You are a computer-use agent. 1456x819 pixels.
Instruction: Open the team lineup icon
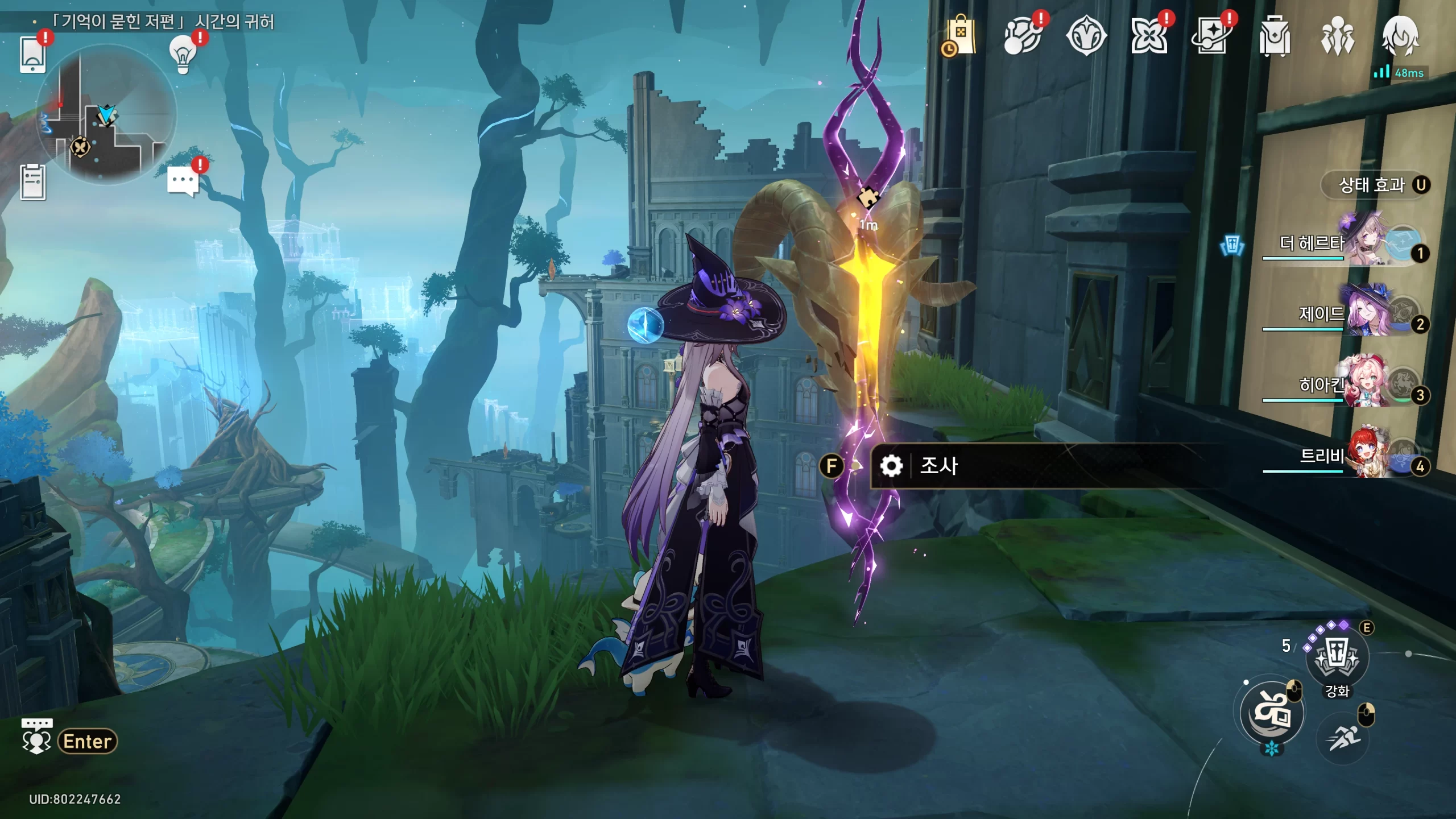pyautogui.click(x=1337, y=36)
